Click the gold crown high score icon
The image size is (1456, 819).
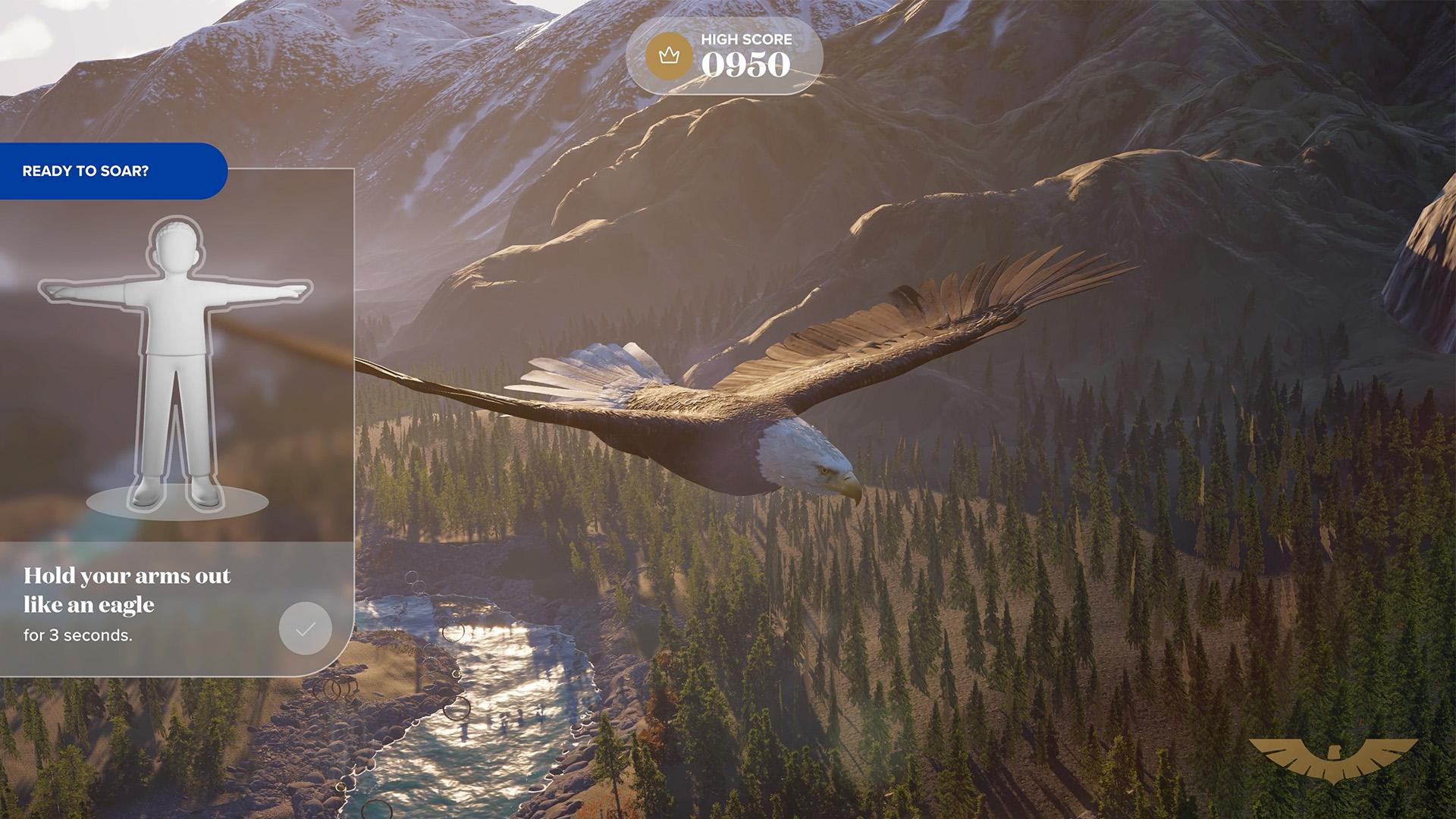coord(668,56)
